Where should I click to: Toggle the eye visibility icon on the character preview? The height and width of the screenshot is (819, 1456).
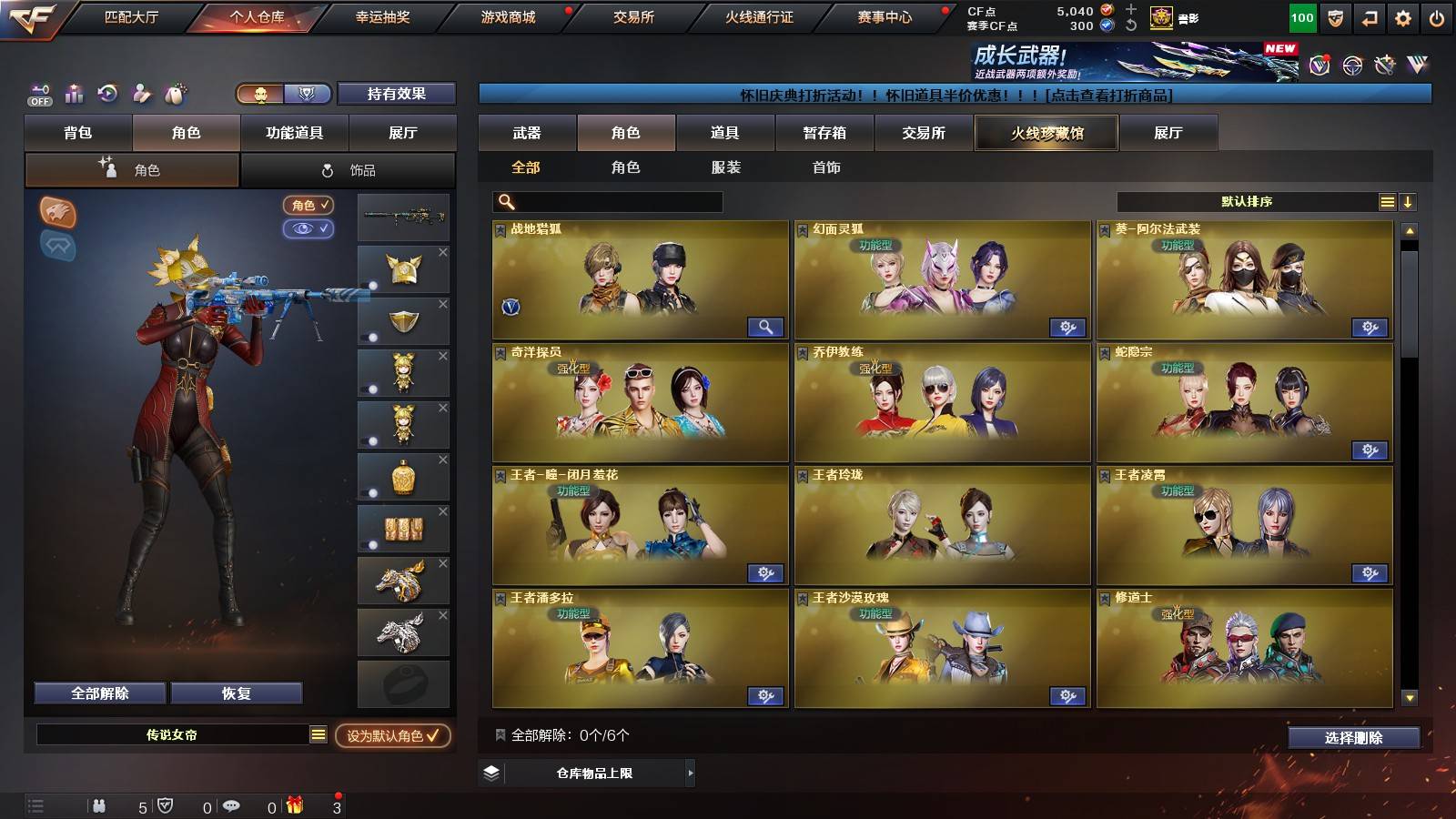pos(309,229)
